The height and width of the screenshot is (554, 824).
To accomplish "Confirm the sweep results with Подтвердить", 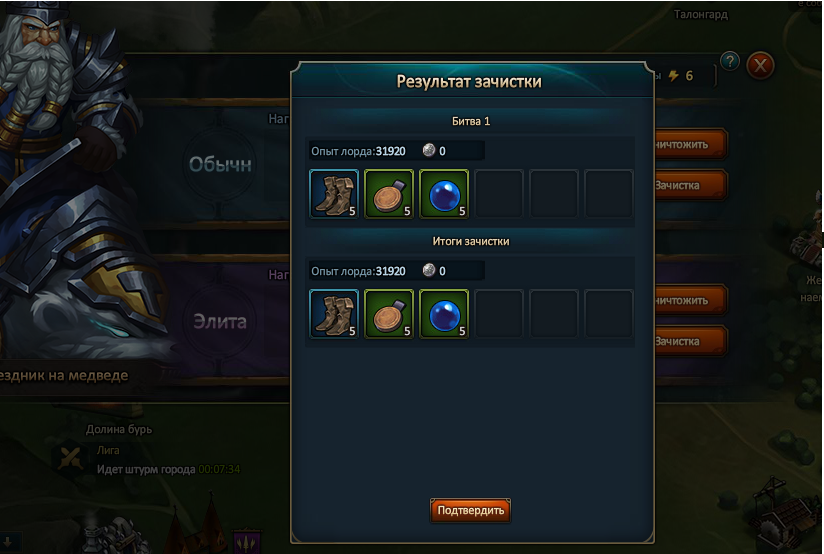I will [x=470, y=510].
